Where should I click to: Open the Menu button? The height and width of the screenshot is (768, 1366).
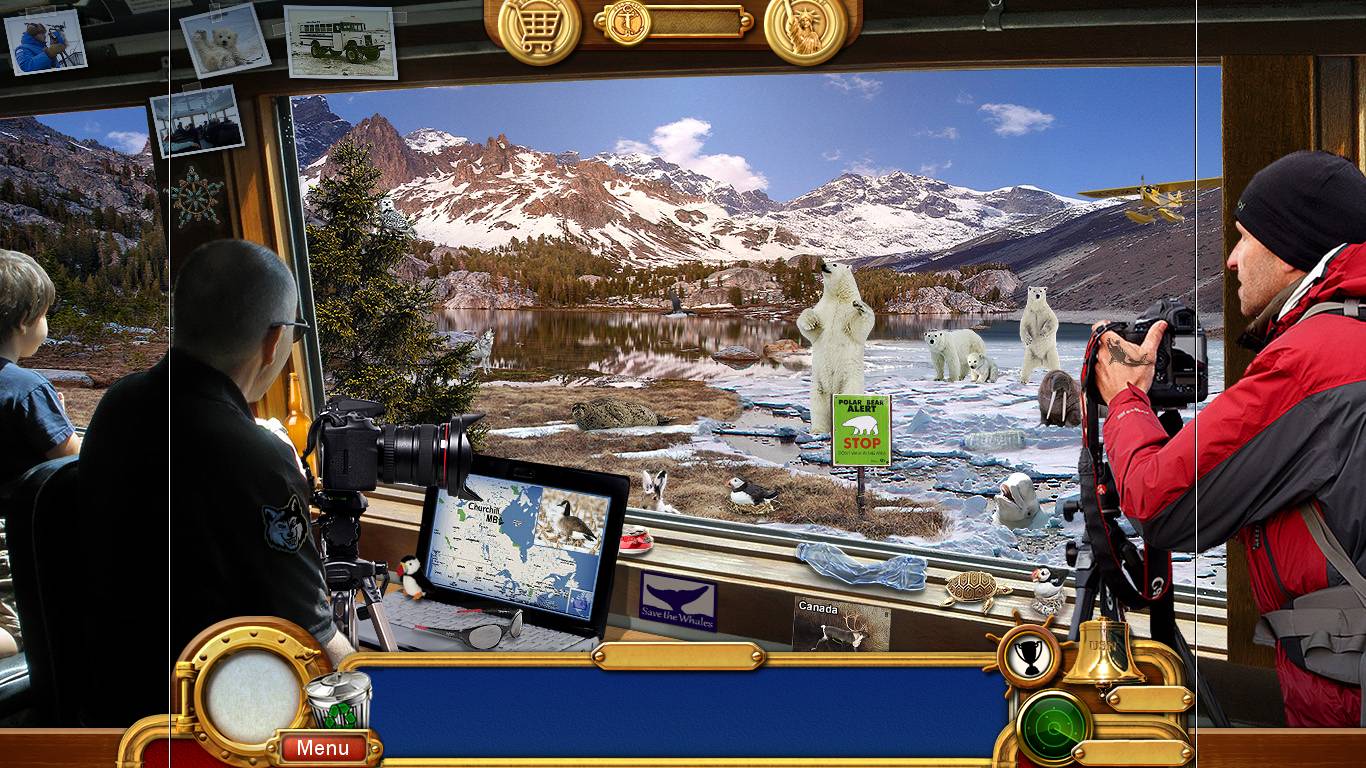point(323,747)
